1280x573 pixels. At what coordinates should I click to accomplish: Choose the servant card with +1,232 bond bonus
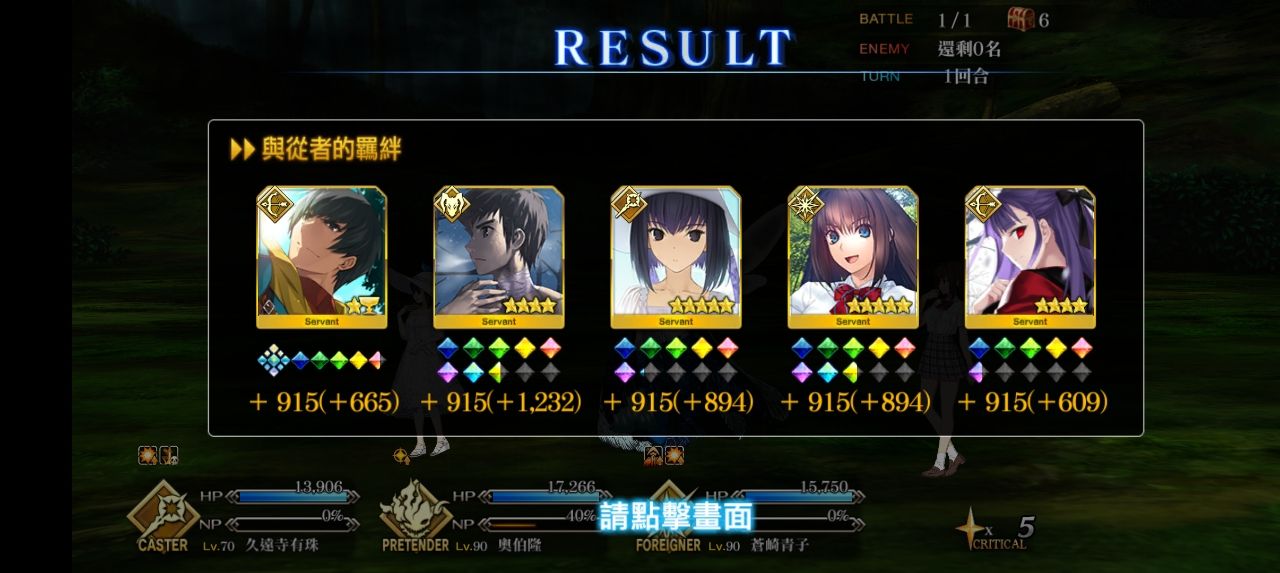pos(498,257)
